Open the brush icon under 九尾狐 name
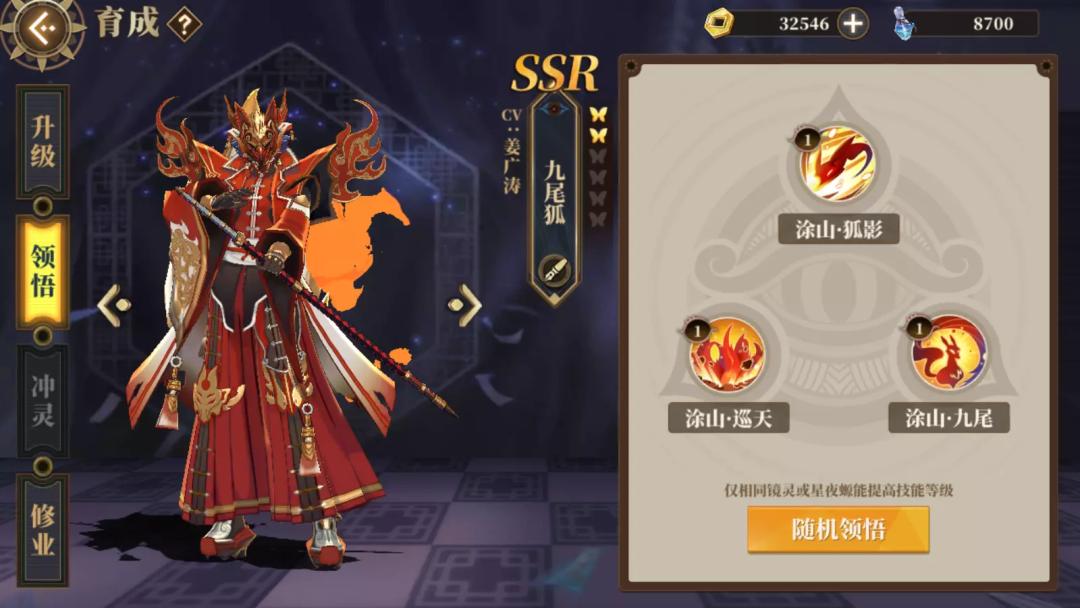This screenshot has width=1080, height=608. (x=554, y=269)
